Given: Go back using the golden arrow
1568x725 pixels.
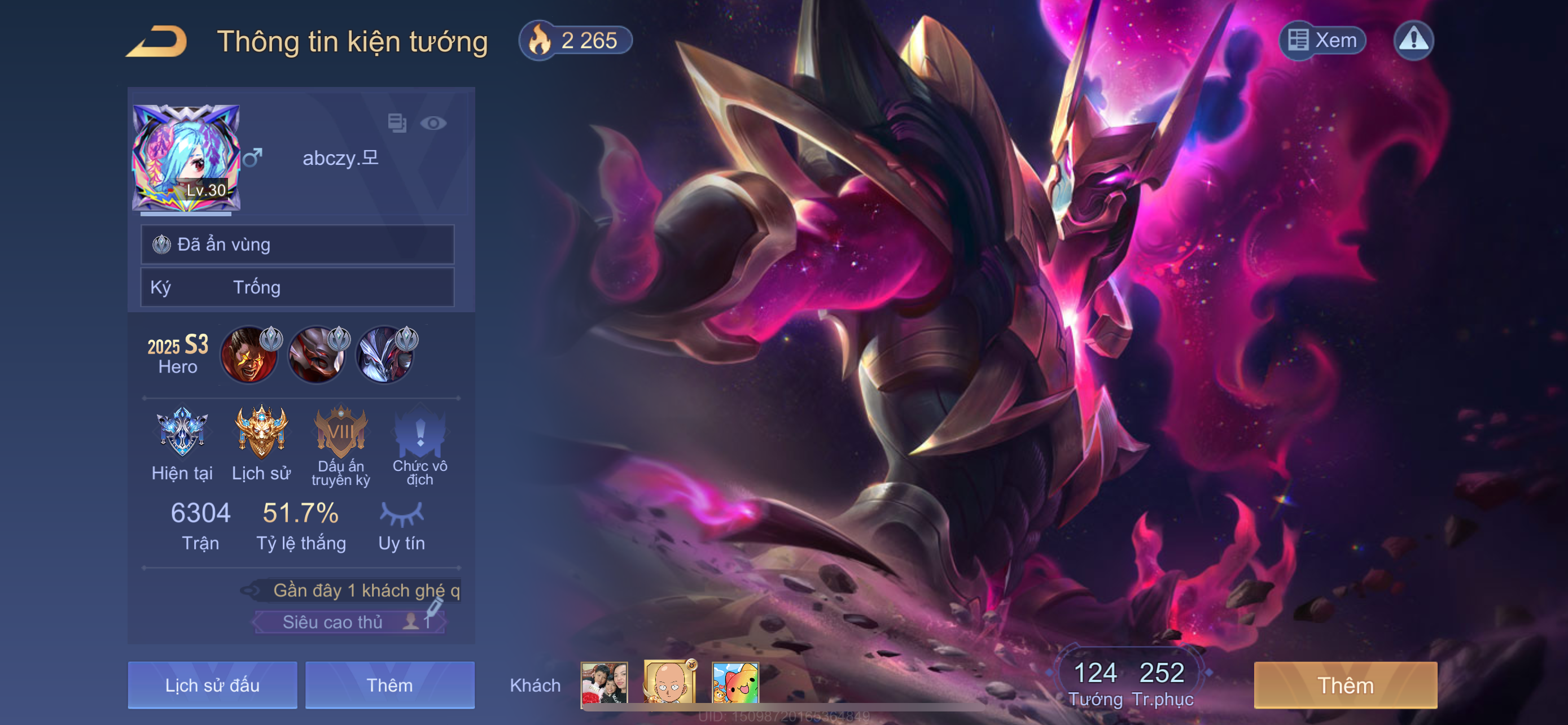Looking at the screenshot, I should 157,41.
